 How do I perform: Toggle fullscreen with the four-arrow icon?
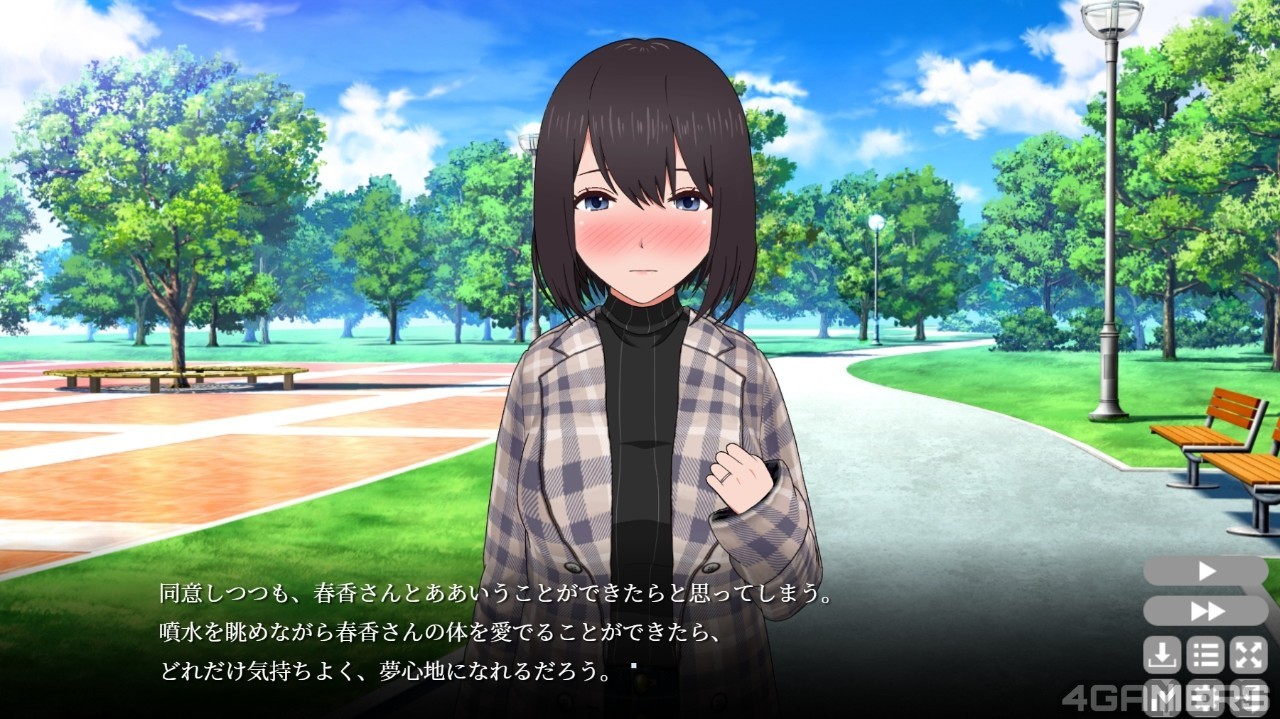tap(1248, 655)
